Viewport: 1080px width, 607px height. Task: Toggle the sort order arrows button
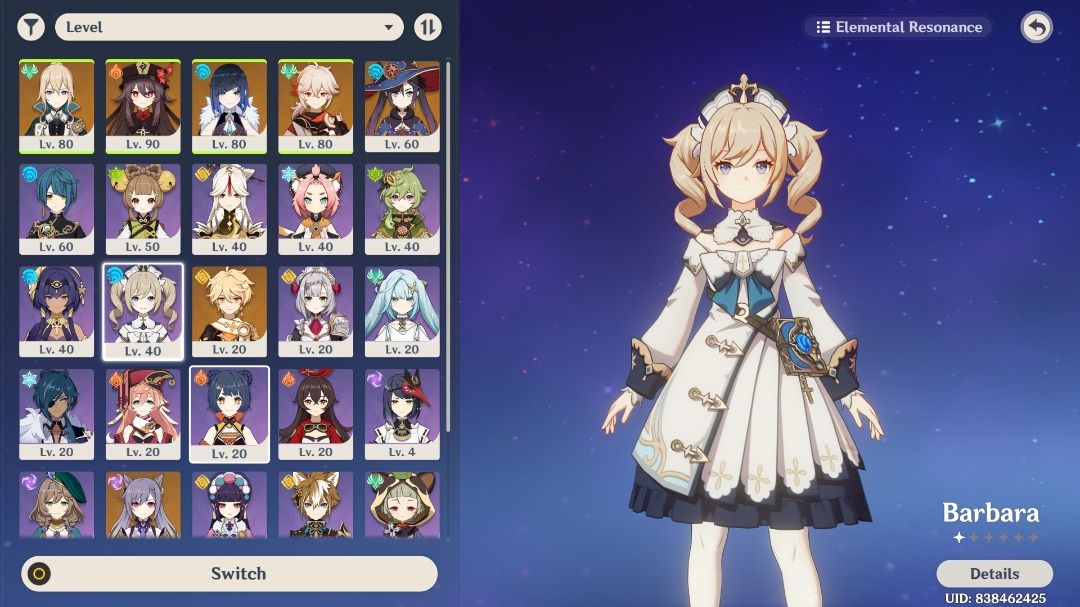[428, 27]
